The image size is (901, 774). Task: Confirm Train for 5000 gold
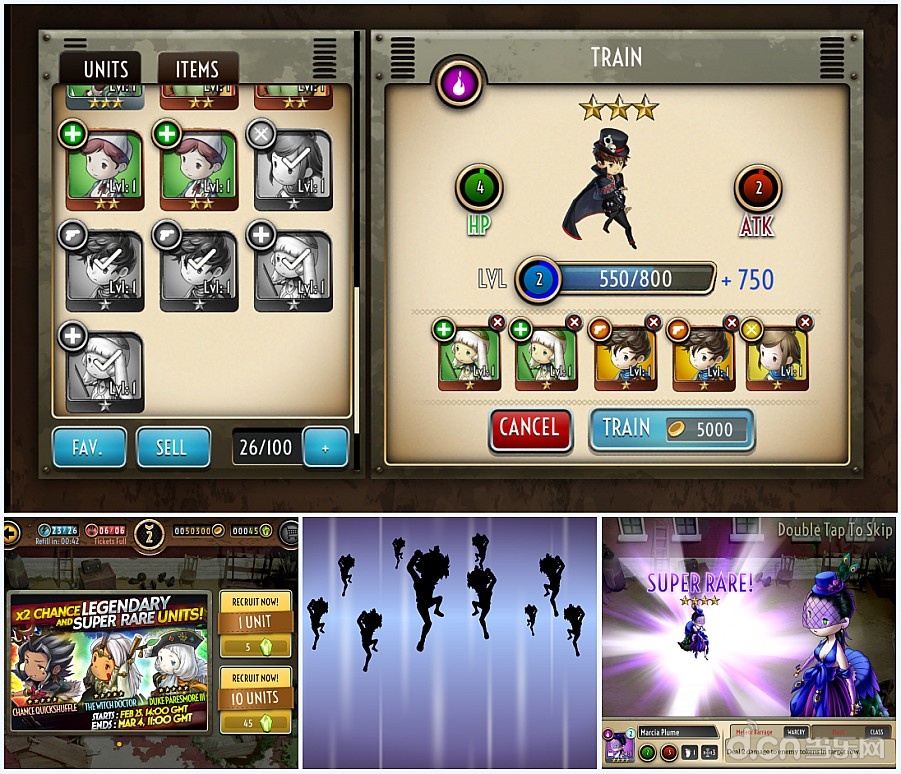tap(670, 430)
